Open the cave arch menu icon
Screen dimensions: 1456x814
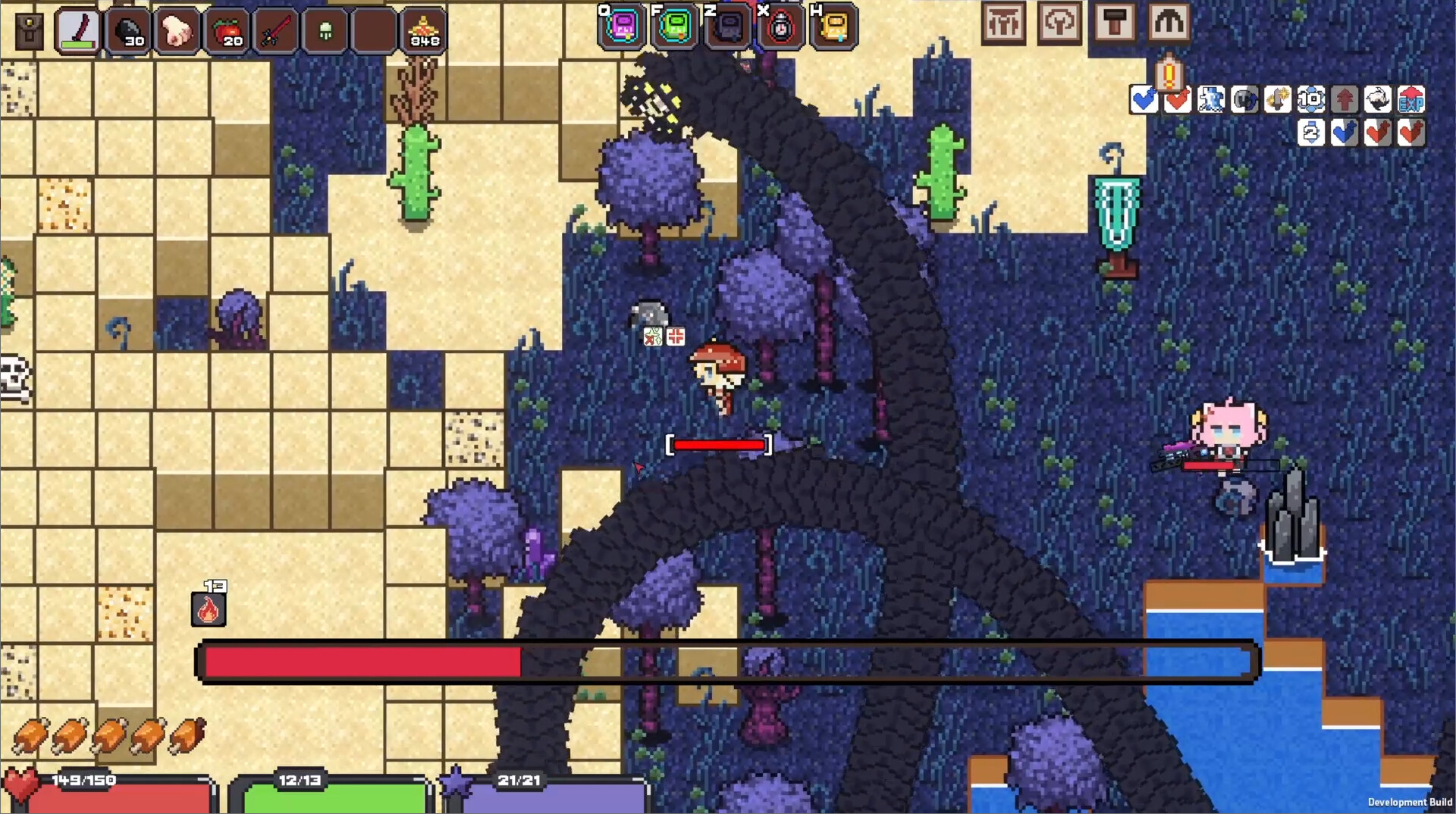(x=1170, y=23)
